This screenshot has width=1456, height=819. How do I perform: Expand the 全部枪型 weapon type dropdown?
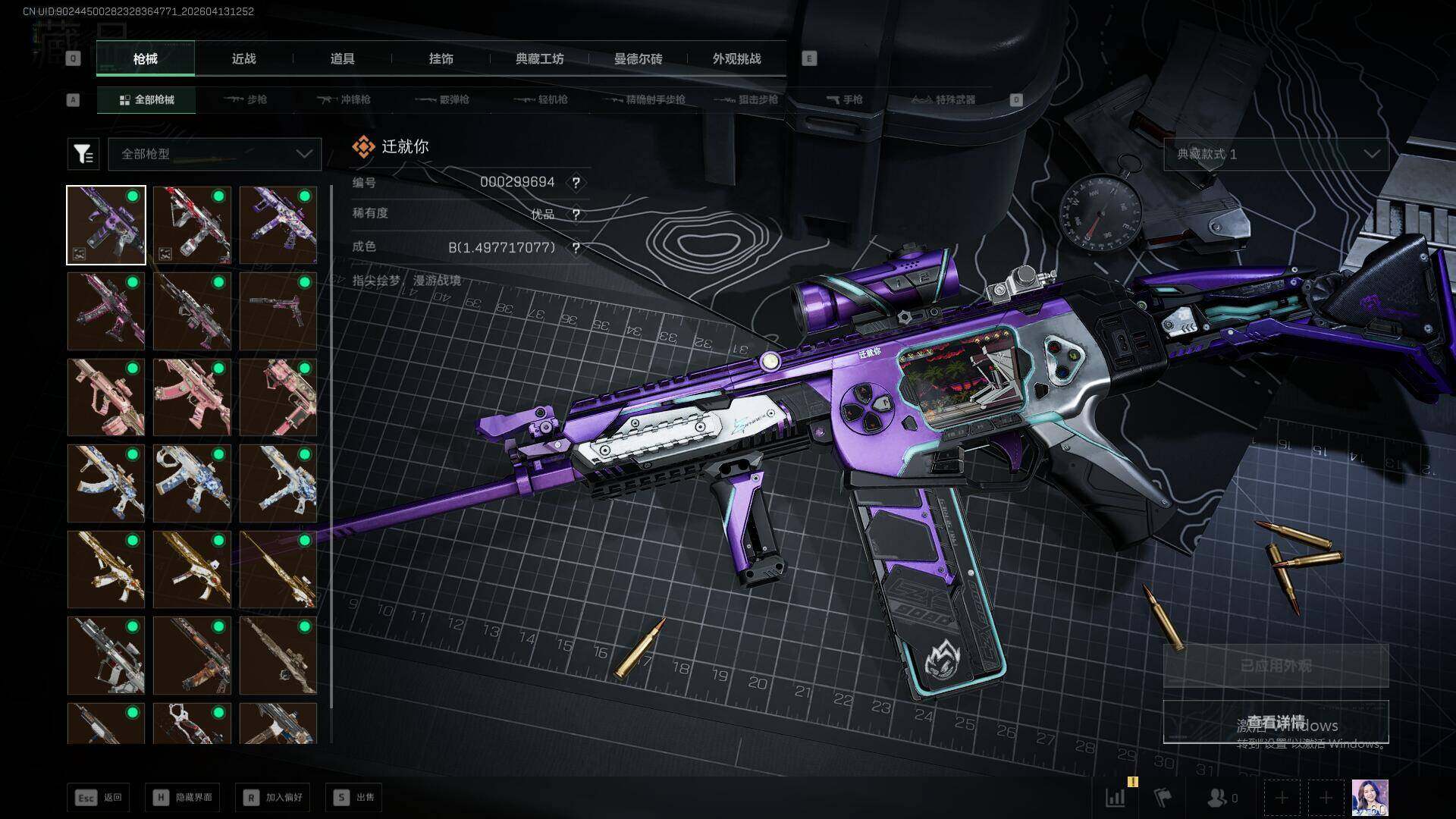(x=215, y=154)
